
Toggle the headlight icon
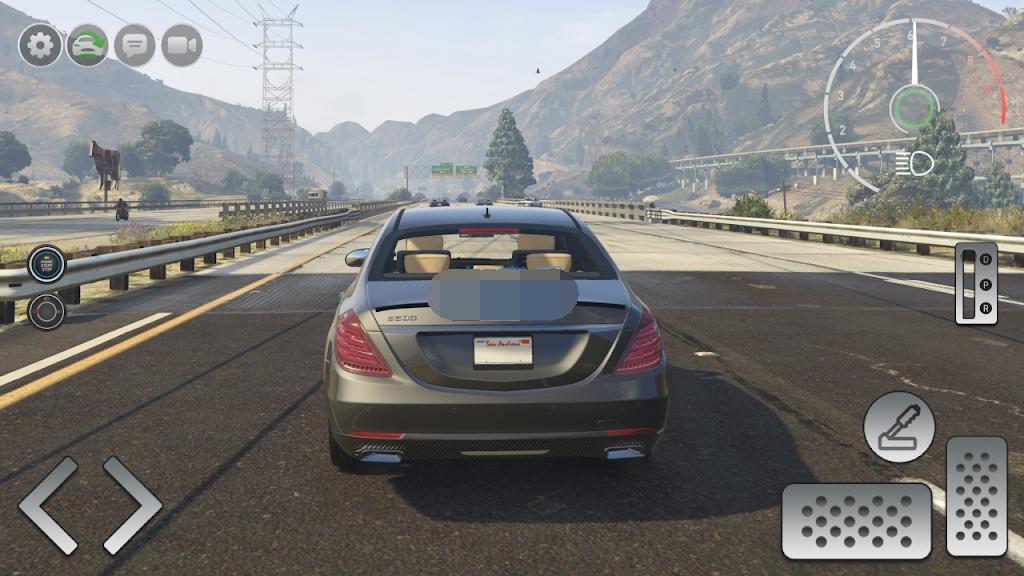coord(914,163)
